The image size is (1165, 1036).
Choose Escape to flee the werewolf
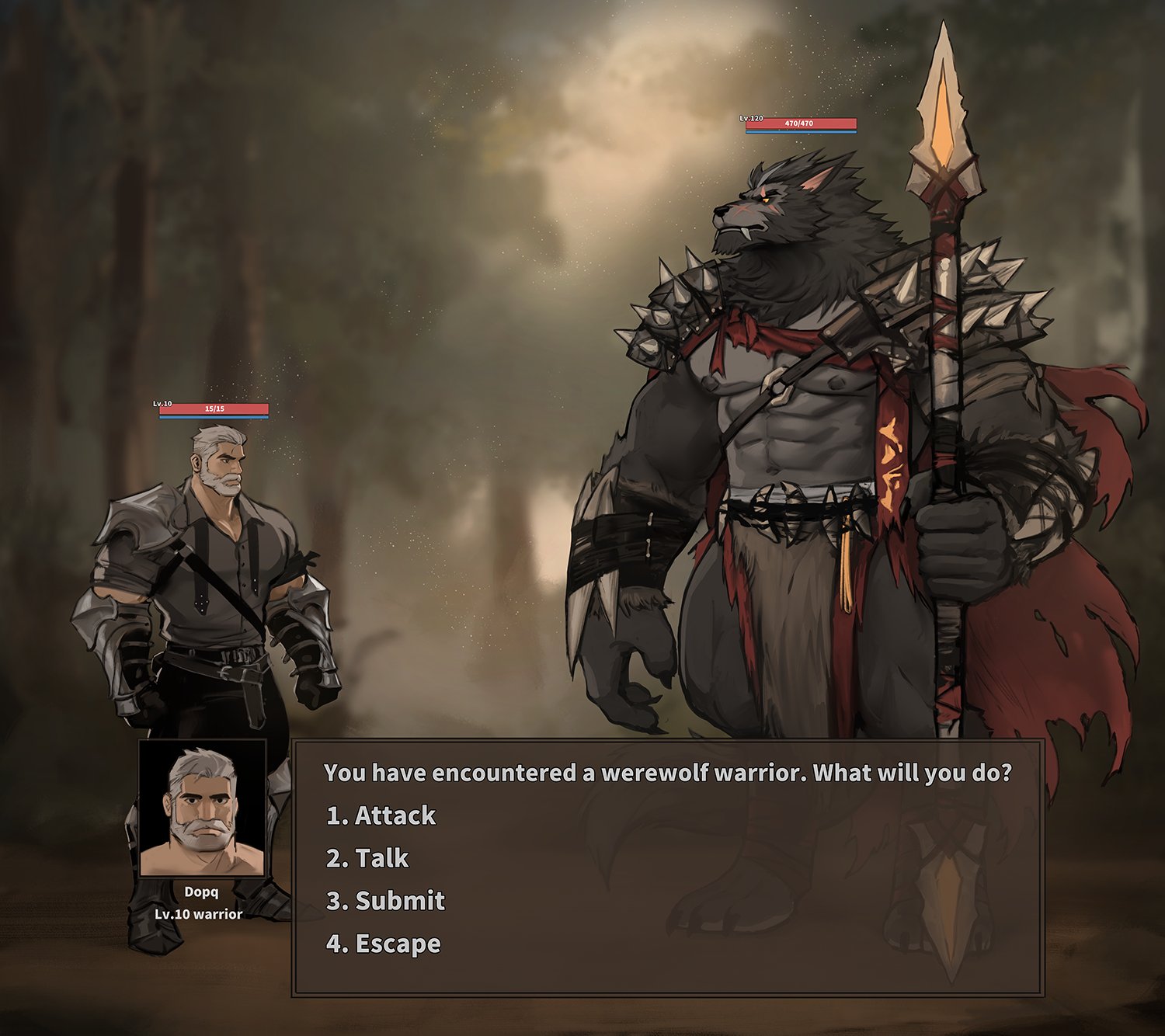[383, 944]
